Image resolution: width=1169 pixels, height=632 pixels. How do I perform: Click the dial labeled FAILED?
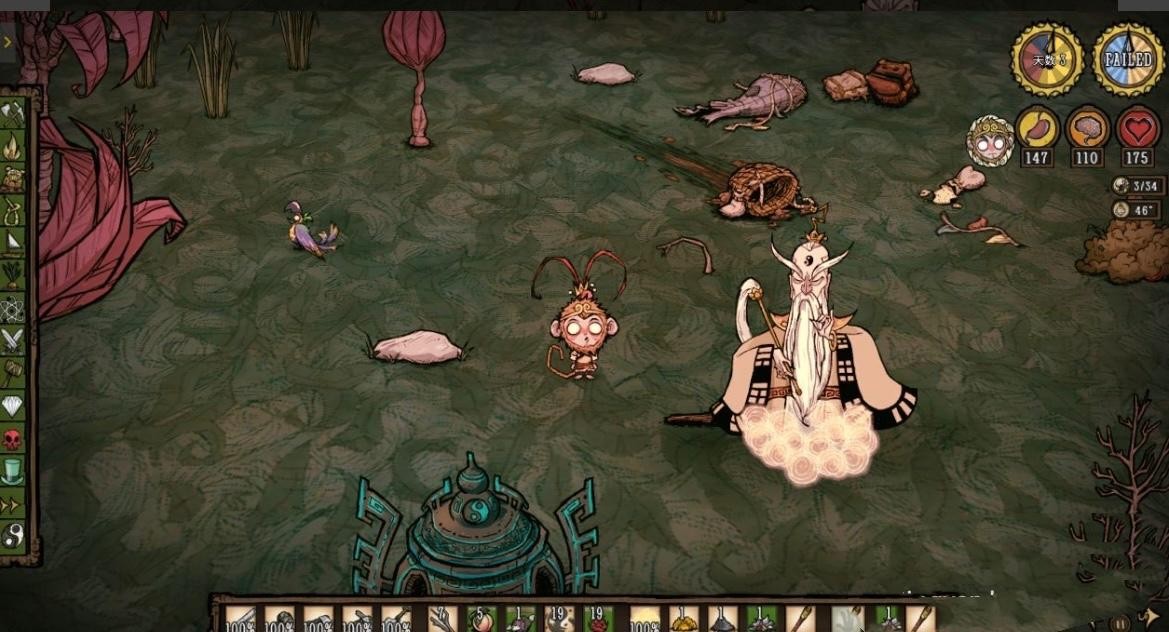1128,59
